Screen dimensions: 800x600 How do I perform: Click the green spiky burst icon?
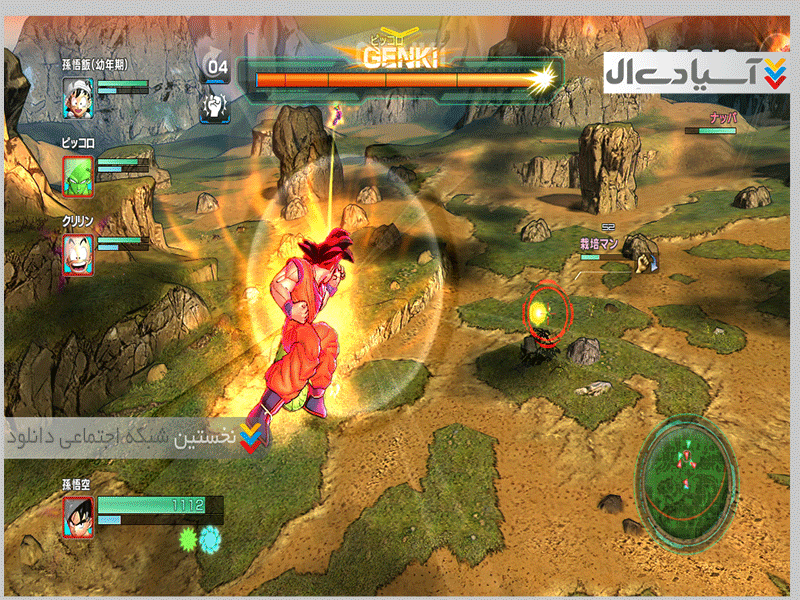[186, 540]
